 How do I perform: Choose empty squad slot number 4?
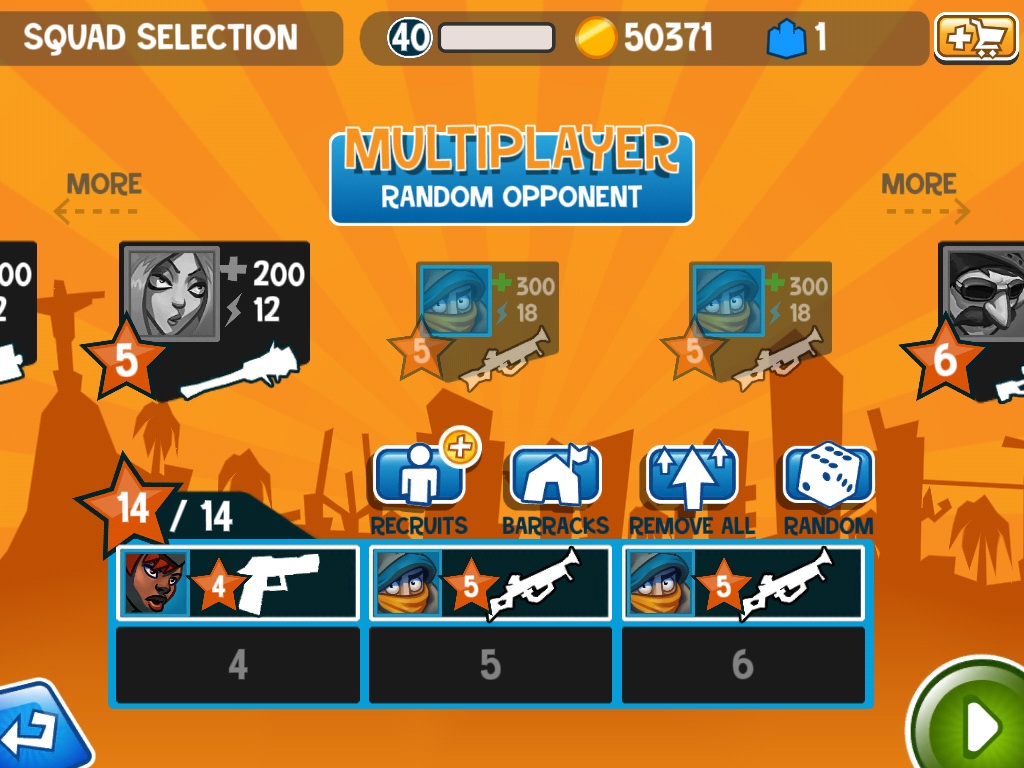coord(238,665)
